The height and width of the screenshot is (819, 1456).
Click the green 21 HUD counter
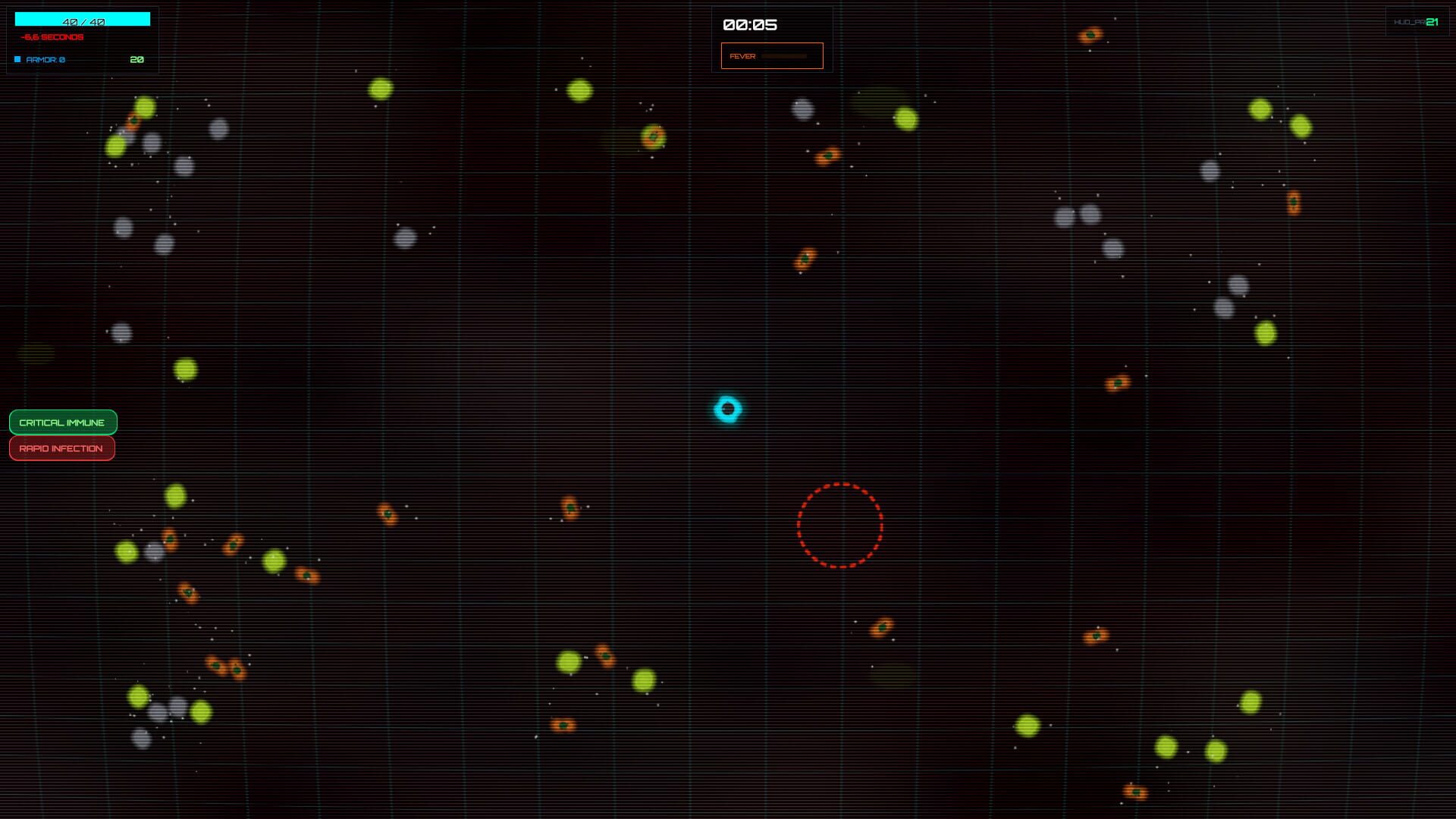tap(1430, 21)
